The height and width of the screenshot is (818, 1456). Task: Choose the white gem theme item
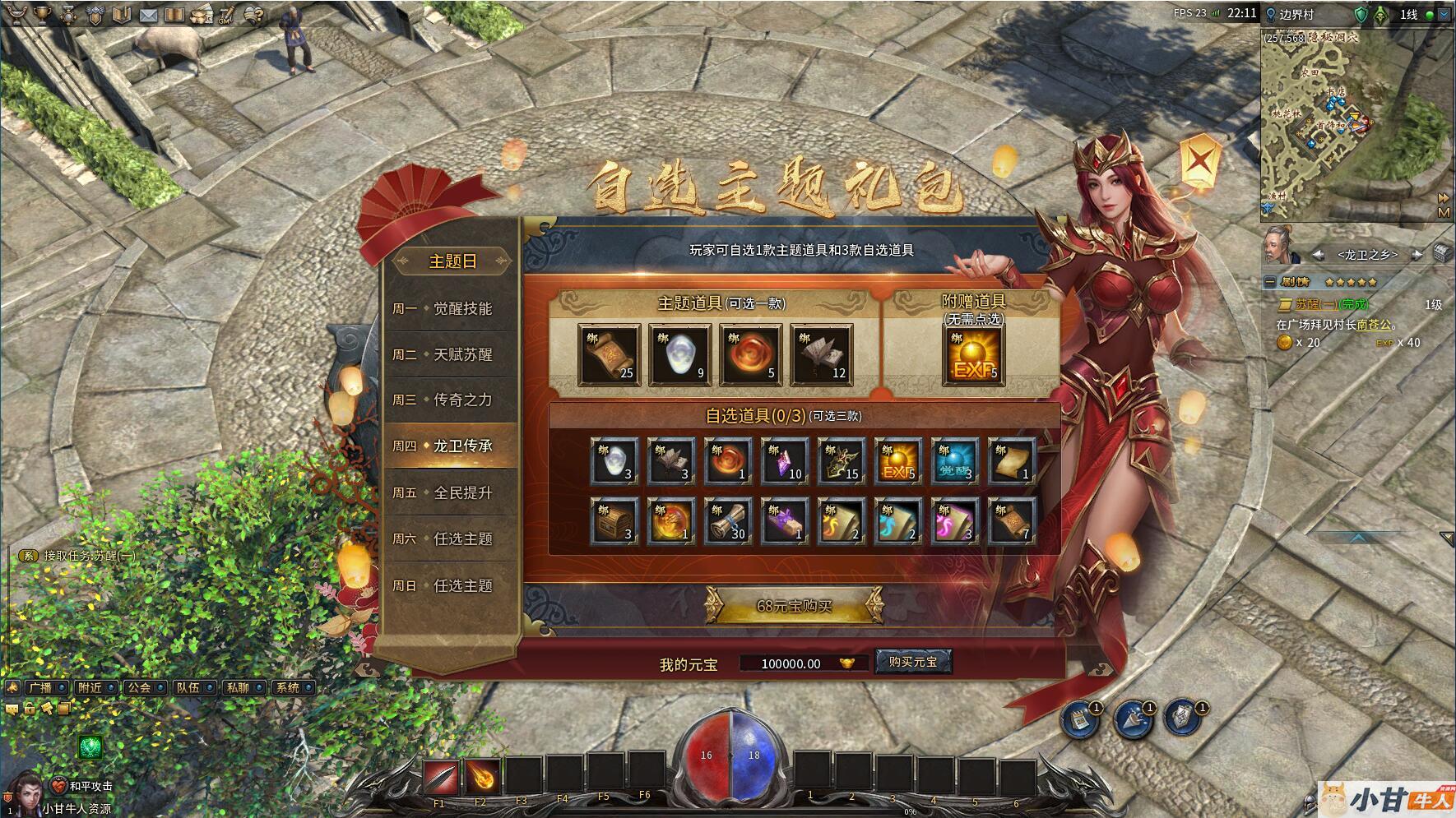680,354
